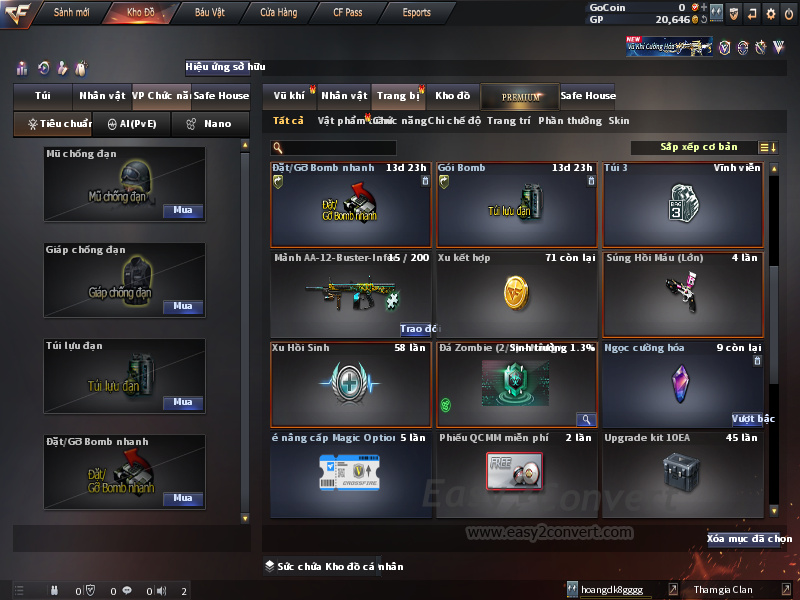Switch to the Bảo Vật tab
The image size is (800, 600).
tap(209, 13)
